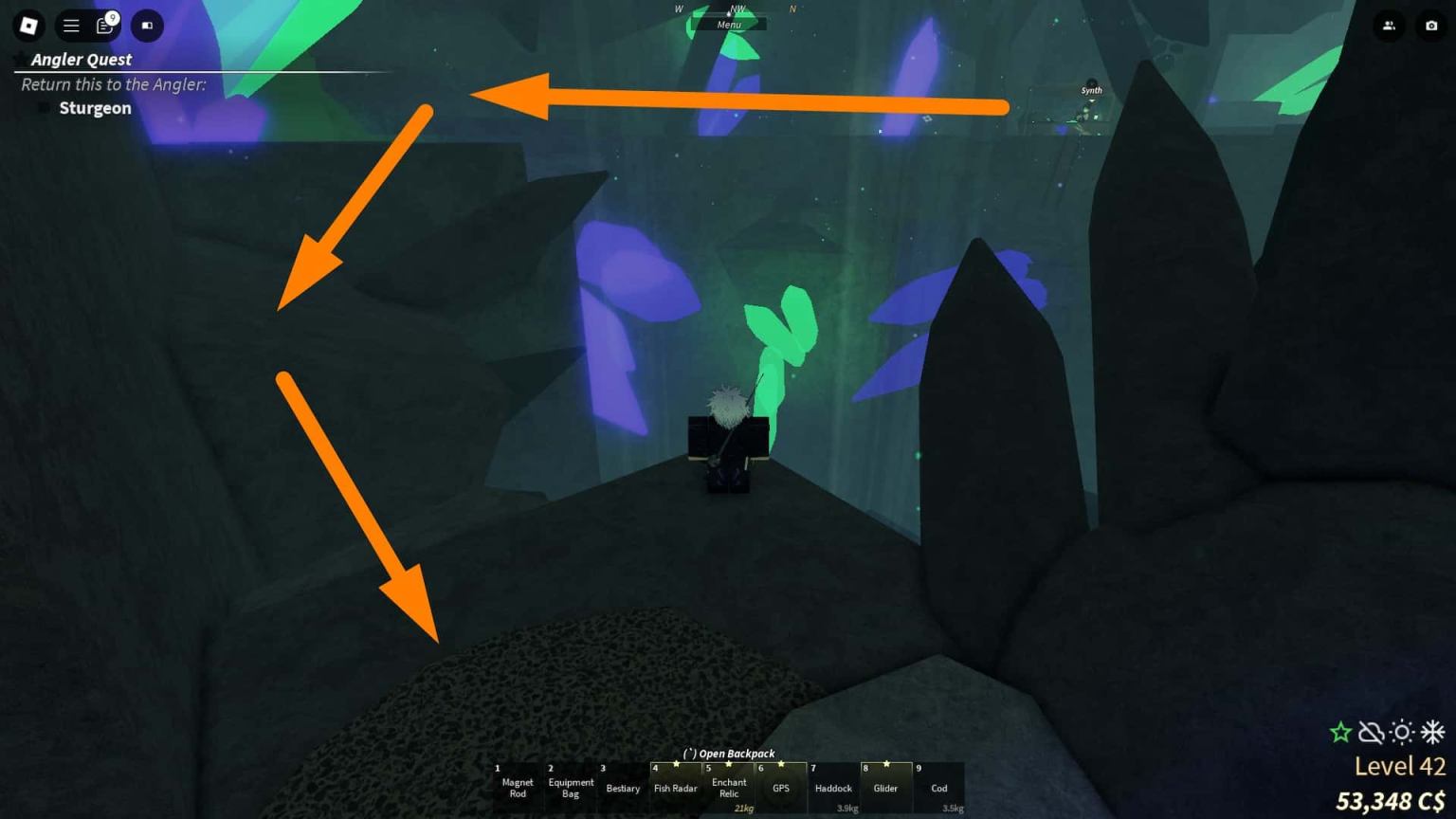
Task: Open the Equipment Bag from the hotbar
Action: tap(570, 788)
